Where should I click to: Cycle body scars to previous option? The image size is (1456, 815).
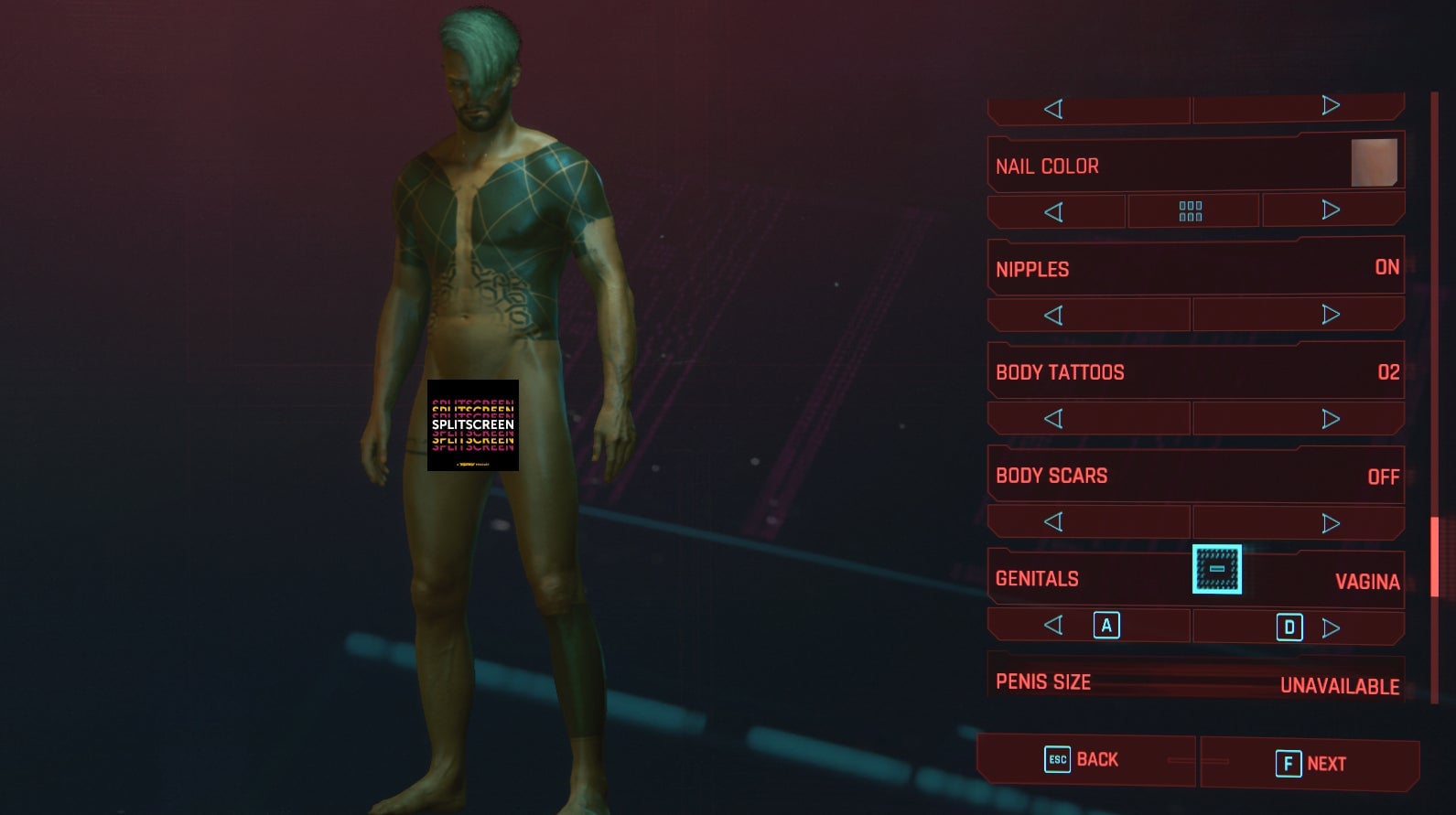point(1054,522)
